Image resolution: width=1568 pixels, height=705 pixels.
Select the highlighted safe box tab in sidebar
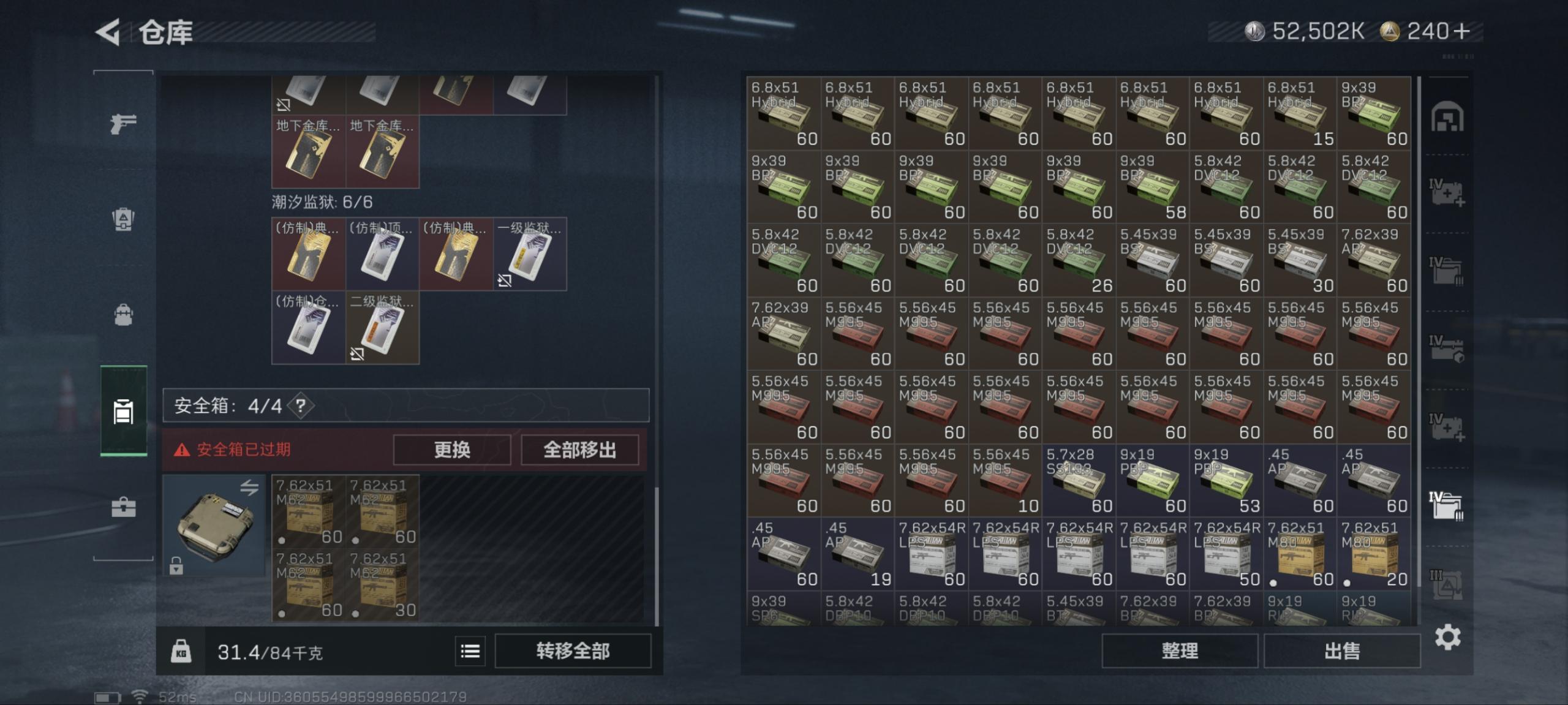123,412
